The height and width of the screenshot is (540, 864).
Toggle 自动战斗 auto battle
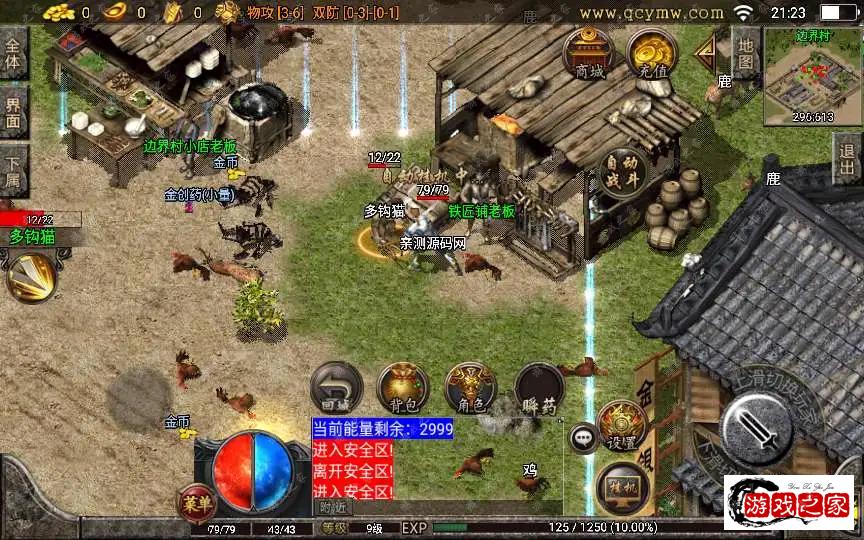622,174
